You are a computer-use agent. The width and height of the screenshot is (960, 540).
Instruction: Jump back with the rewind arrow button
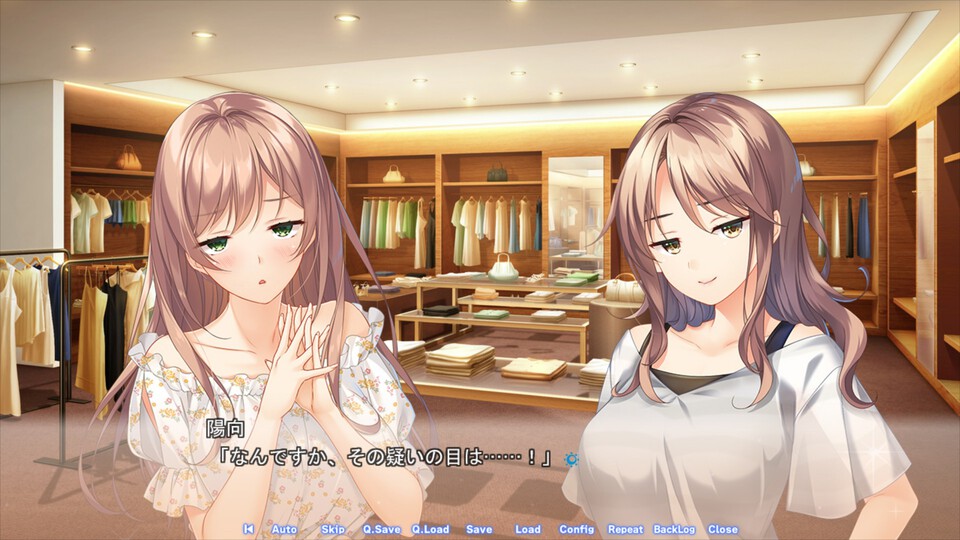pos(248,529)
